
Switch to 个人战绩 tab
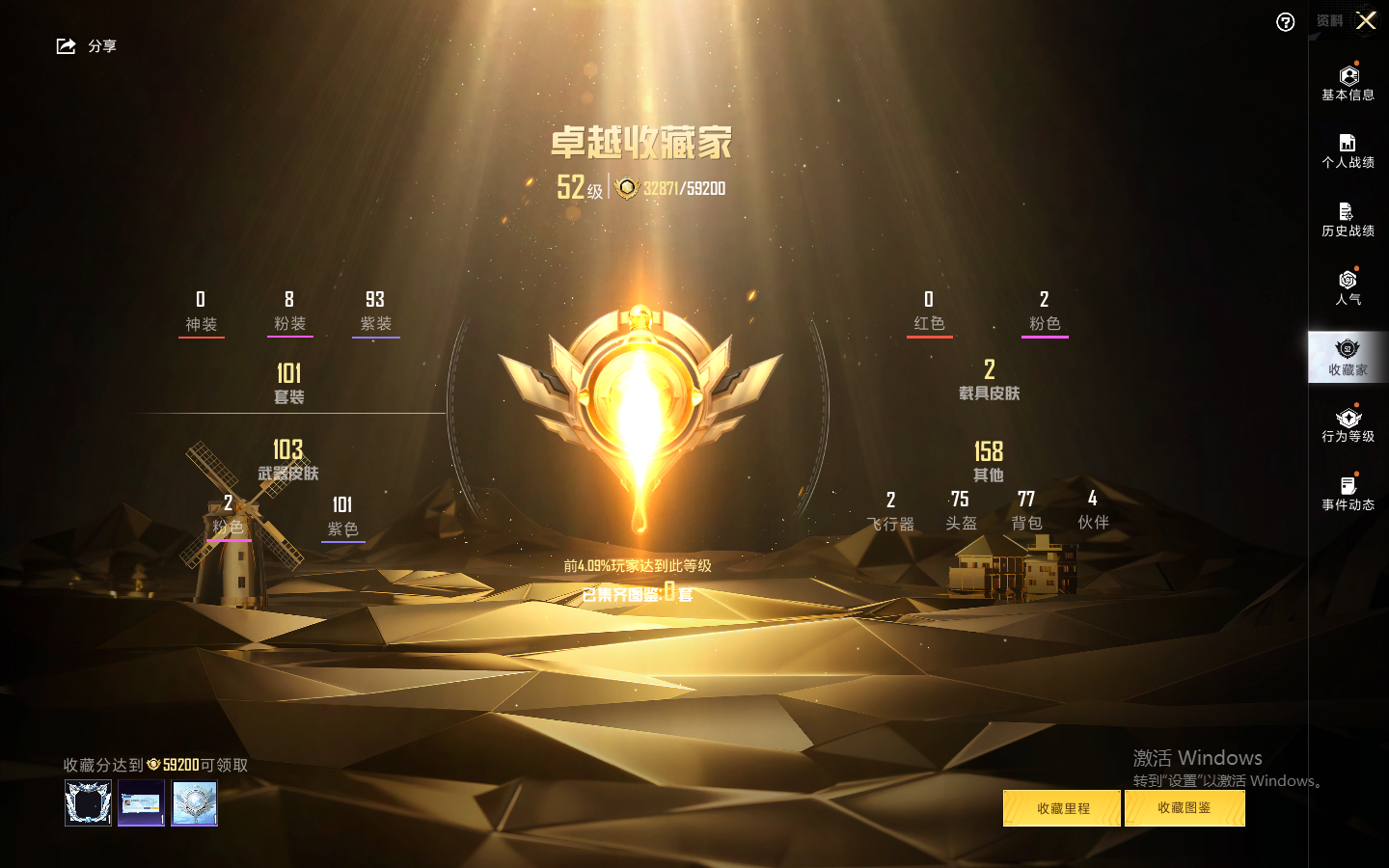1348,151
